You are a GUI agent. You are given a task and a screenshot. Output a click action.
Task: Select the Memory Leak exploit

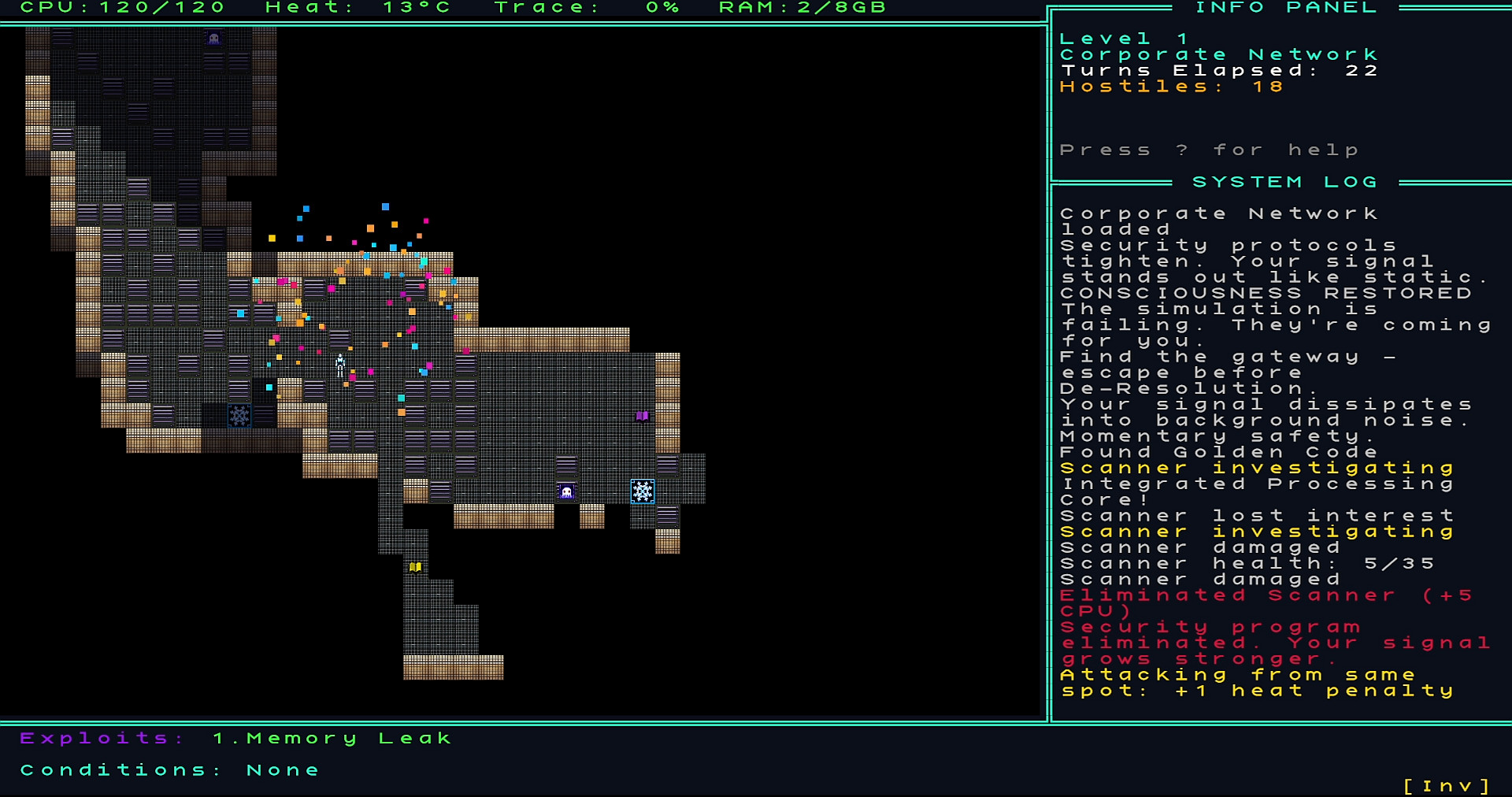point(332,739)
